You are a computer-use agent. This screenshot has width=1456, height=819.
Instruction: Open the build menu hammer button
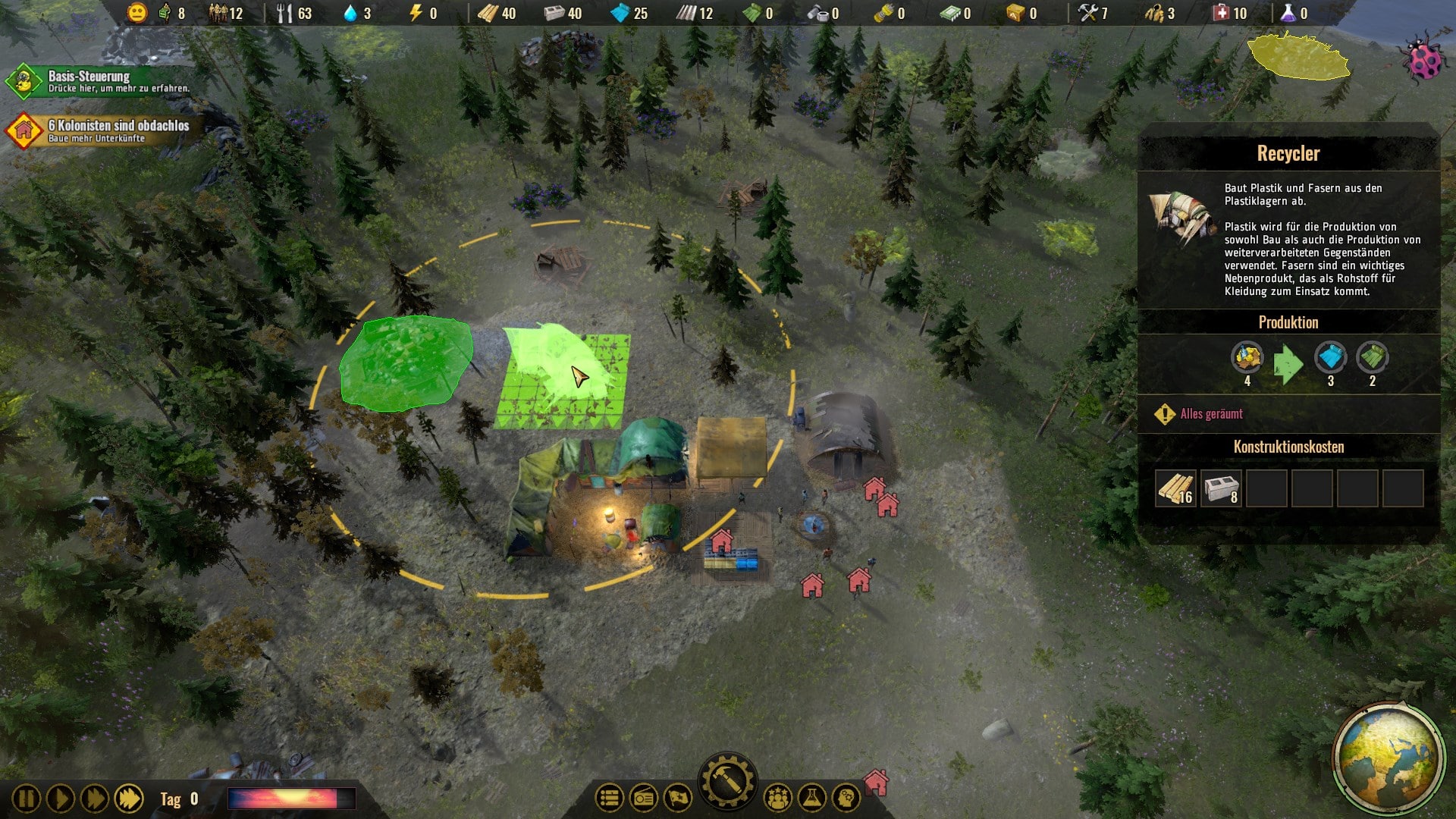click(727, 782)
